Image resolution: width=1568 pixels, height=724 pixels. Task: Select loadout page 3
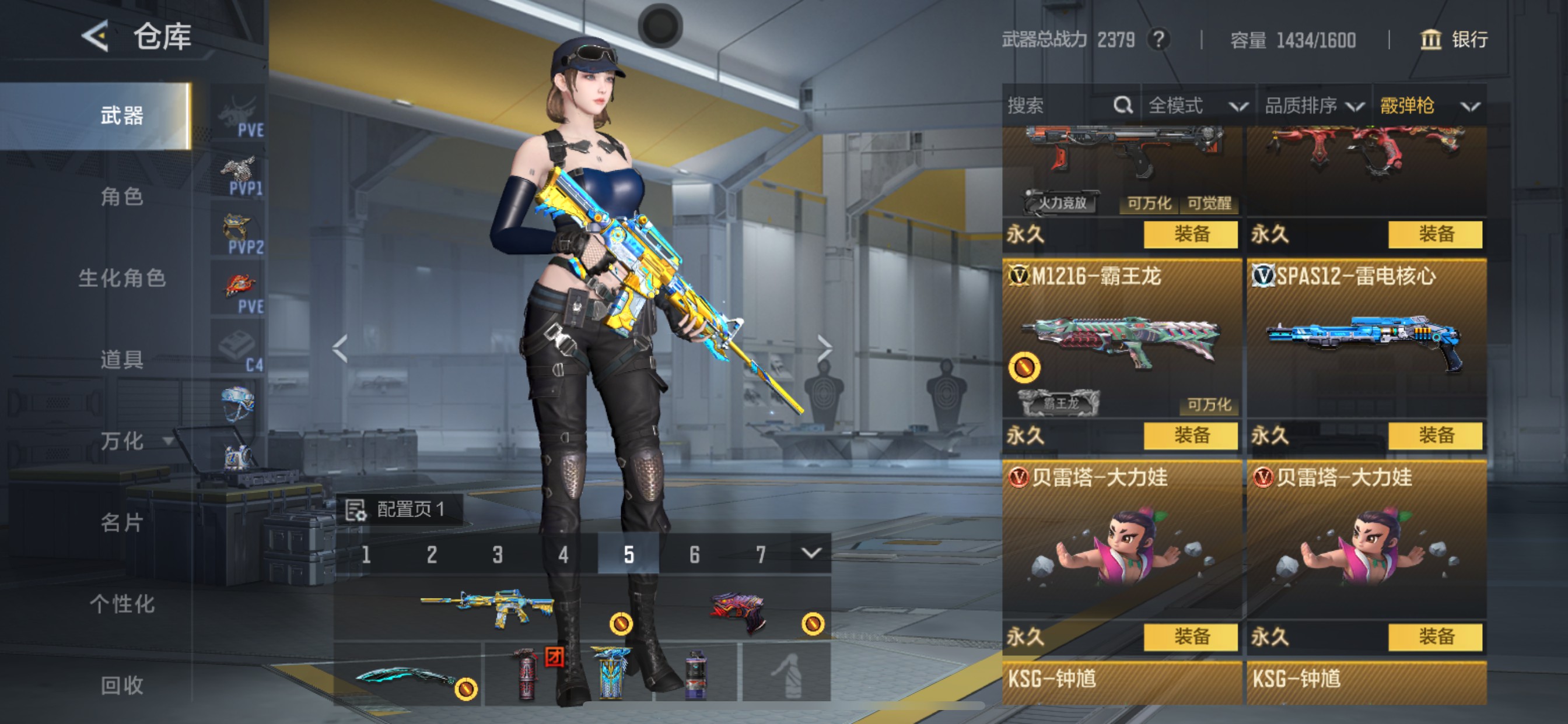[x=498, y=554]
